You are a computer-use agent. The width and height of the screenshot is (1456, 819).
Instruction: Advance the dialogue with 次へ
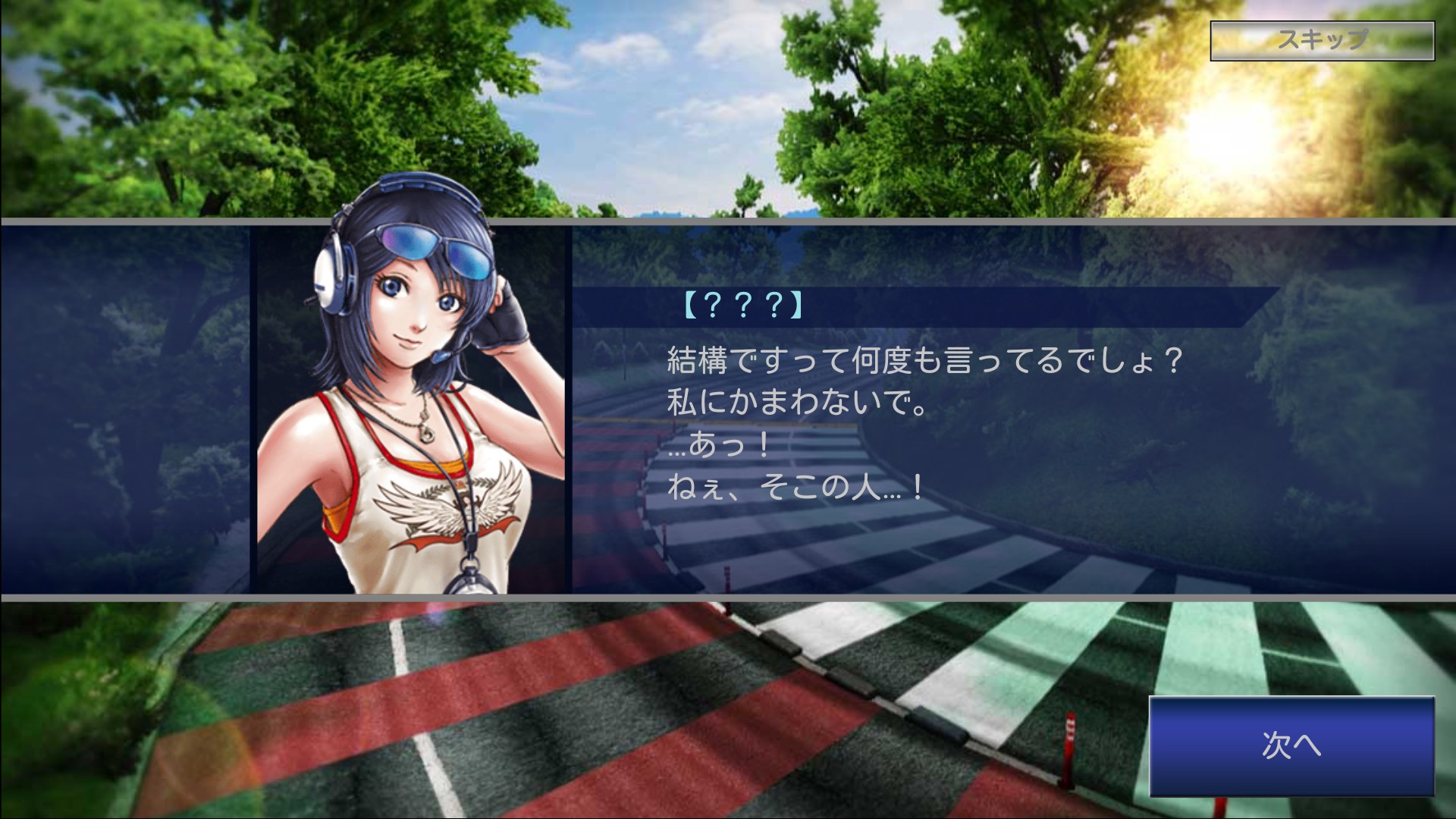click(x=1291, y=745)
